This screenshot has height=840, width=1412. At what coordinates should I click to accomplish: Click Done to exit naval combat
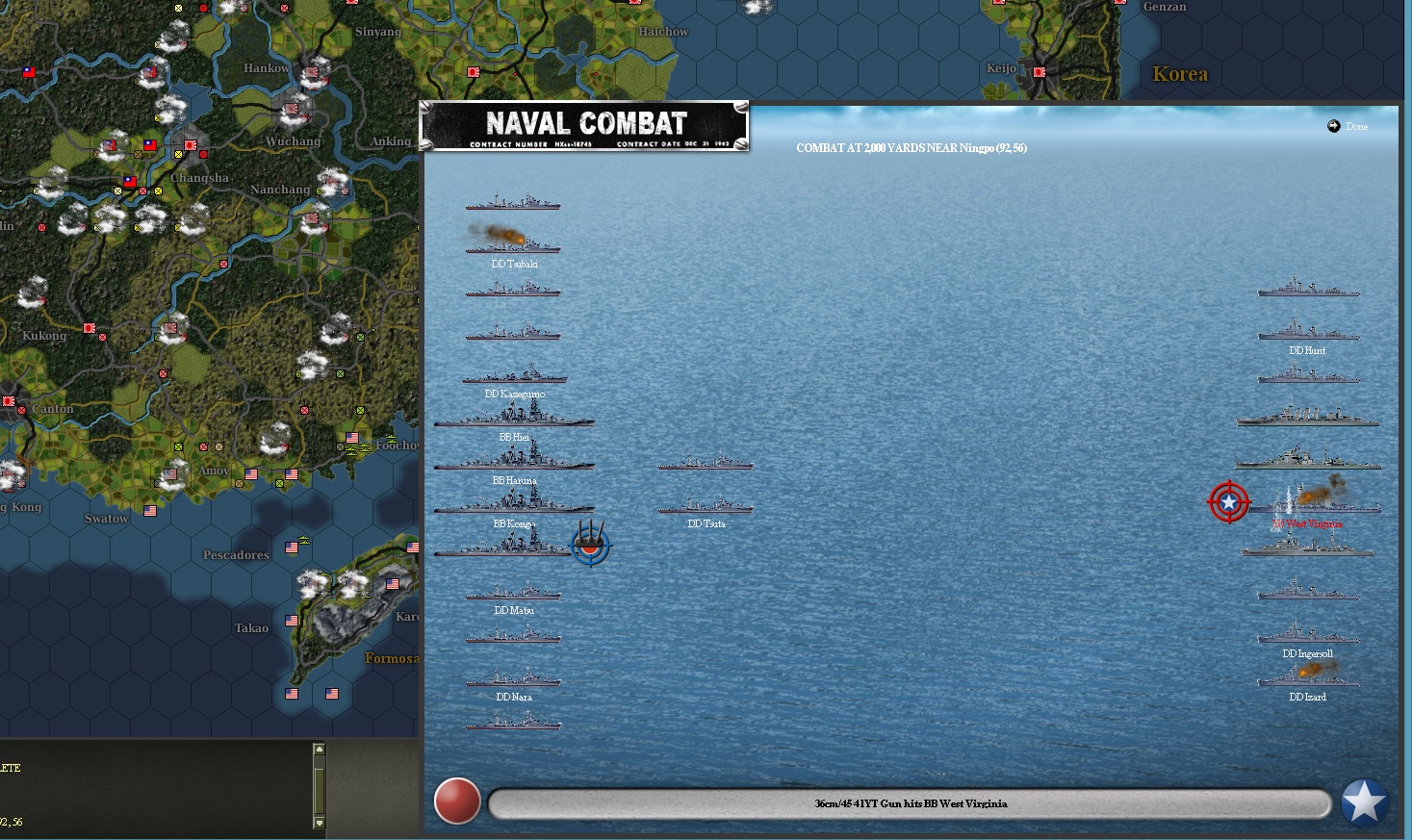1348,126
